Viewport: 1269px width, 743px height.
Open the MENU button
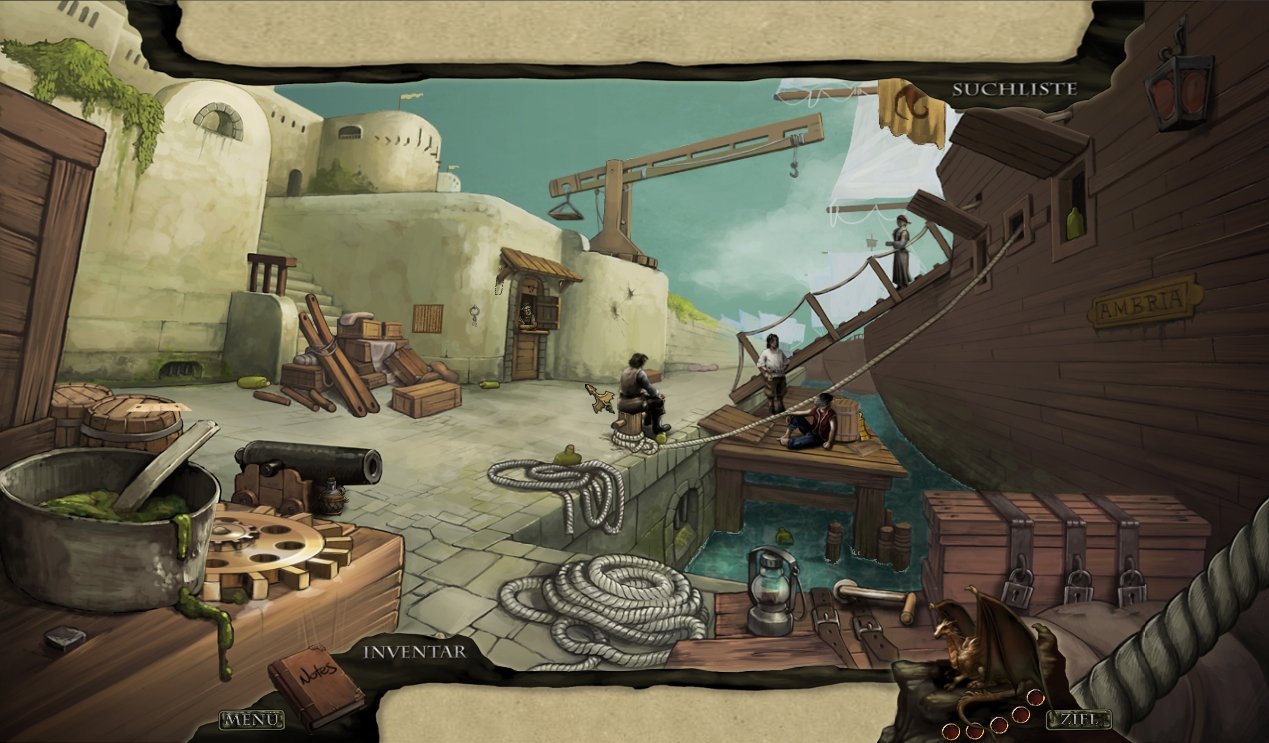click(x=251, y=719)
